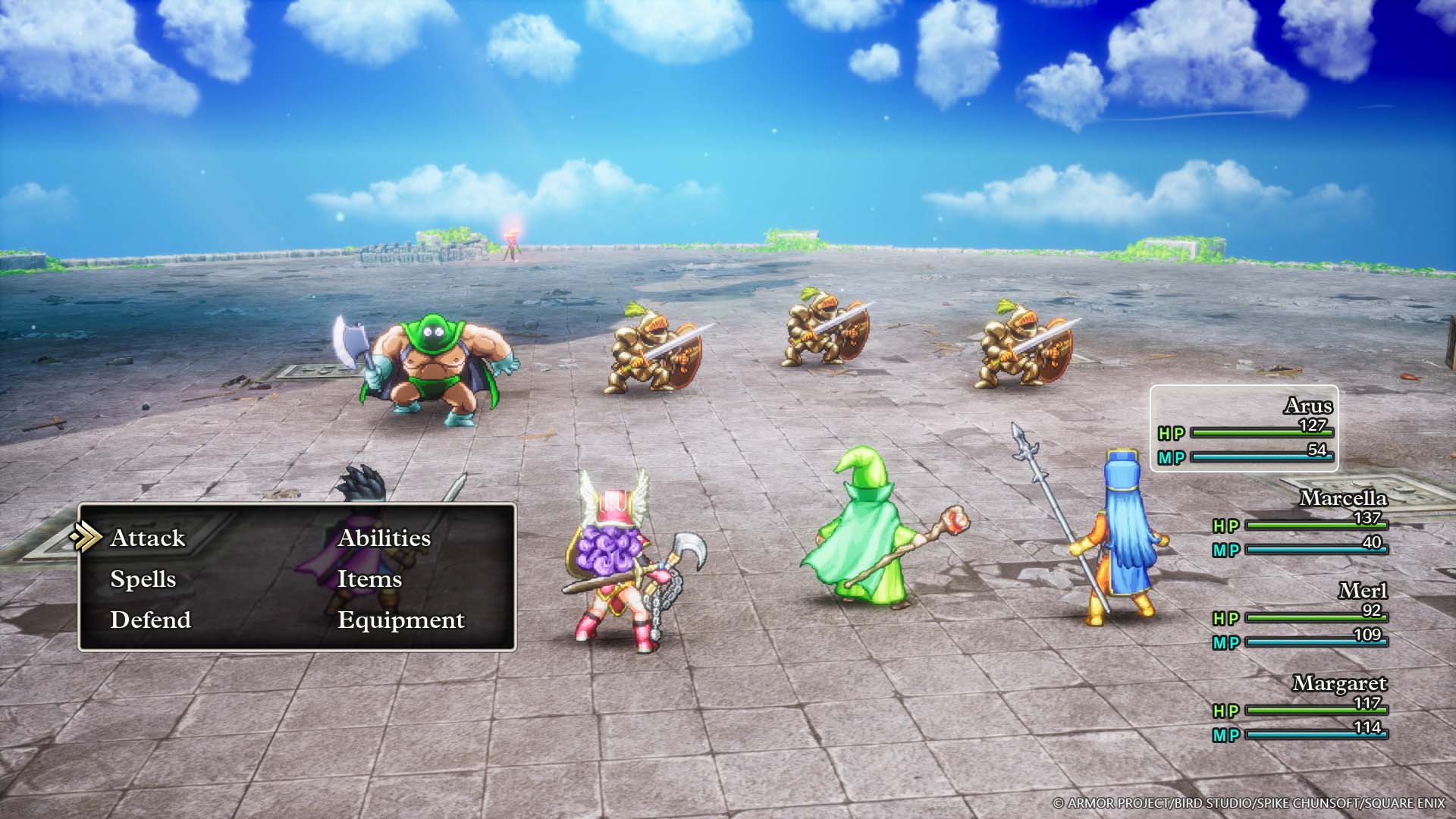Open the Equipment command
The width and height of the screenshot is (1456, 819).
click(x=400, y=620)
